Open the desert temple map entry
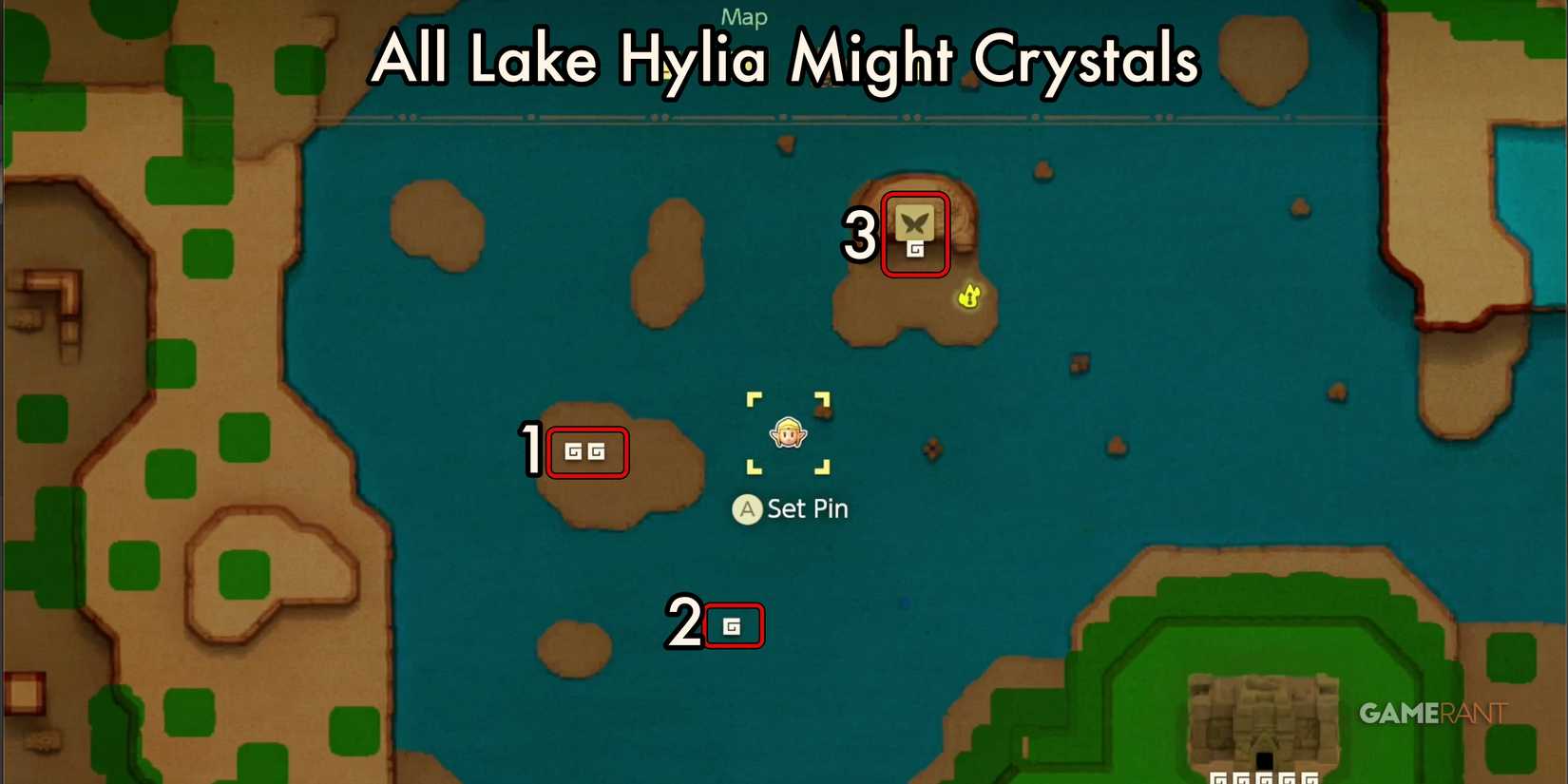 [x=1264, y=717]
